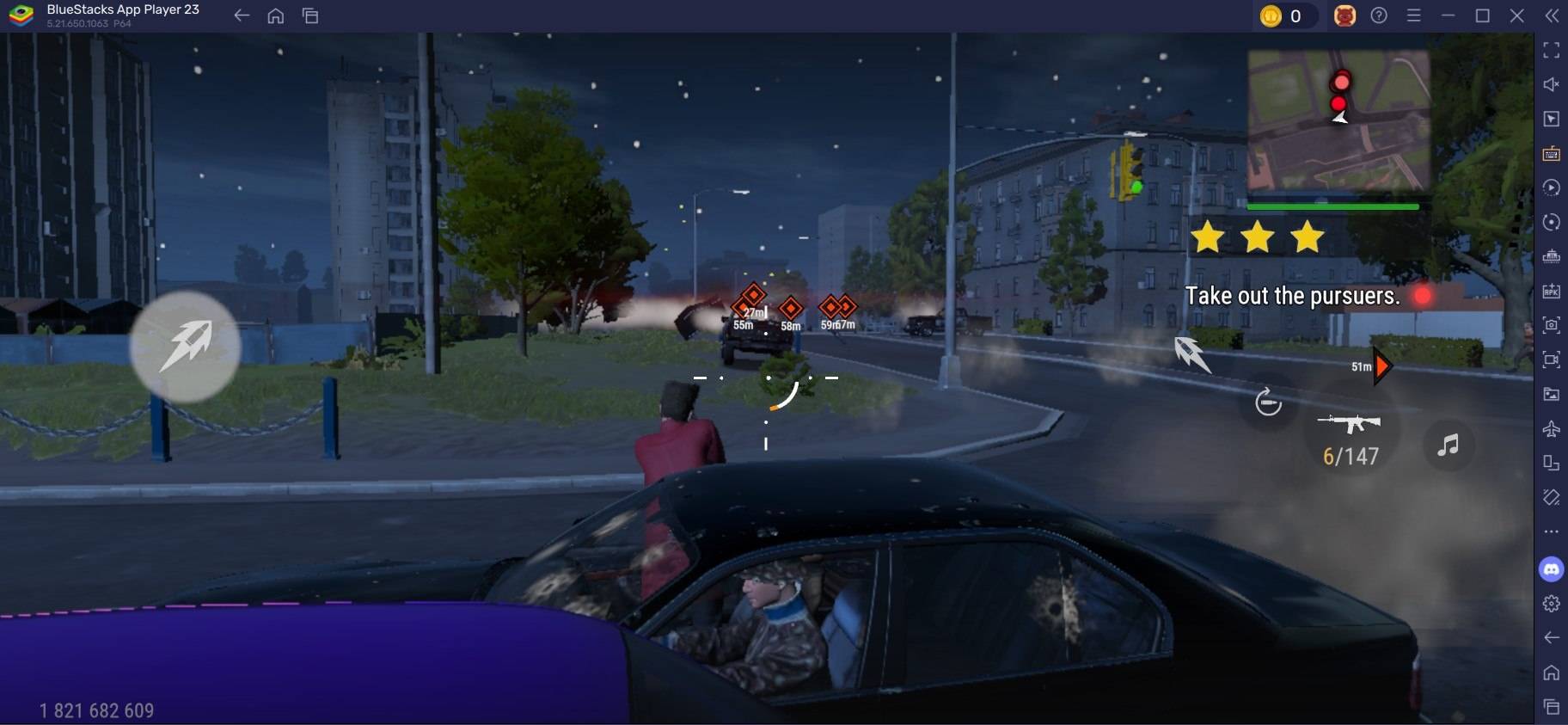Toggle fullscreen mode
Viewport: 1568px width, 725px height.
(1552, 50)
